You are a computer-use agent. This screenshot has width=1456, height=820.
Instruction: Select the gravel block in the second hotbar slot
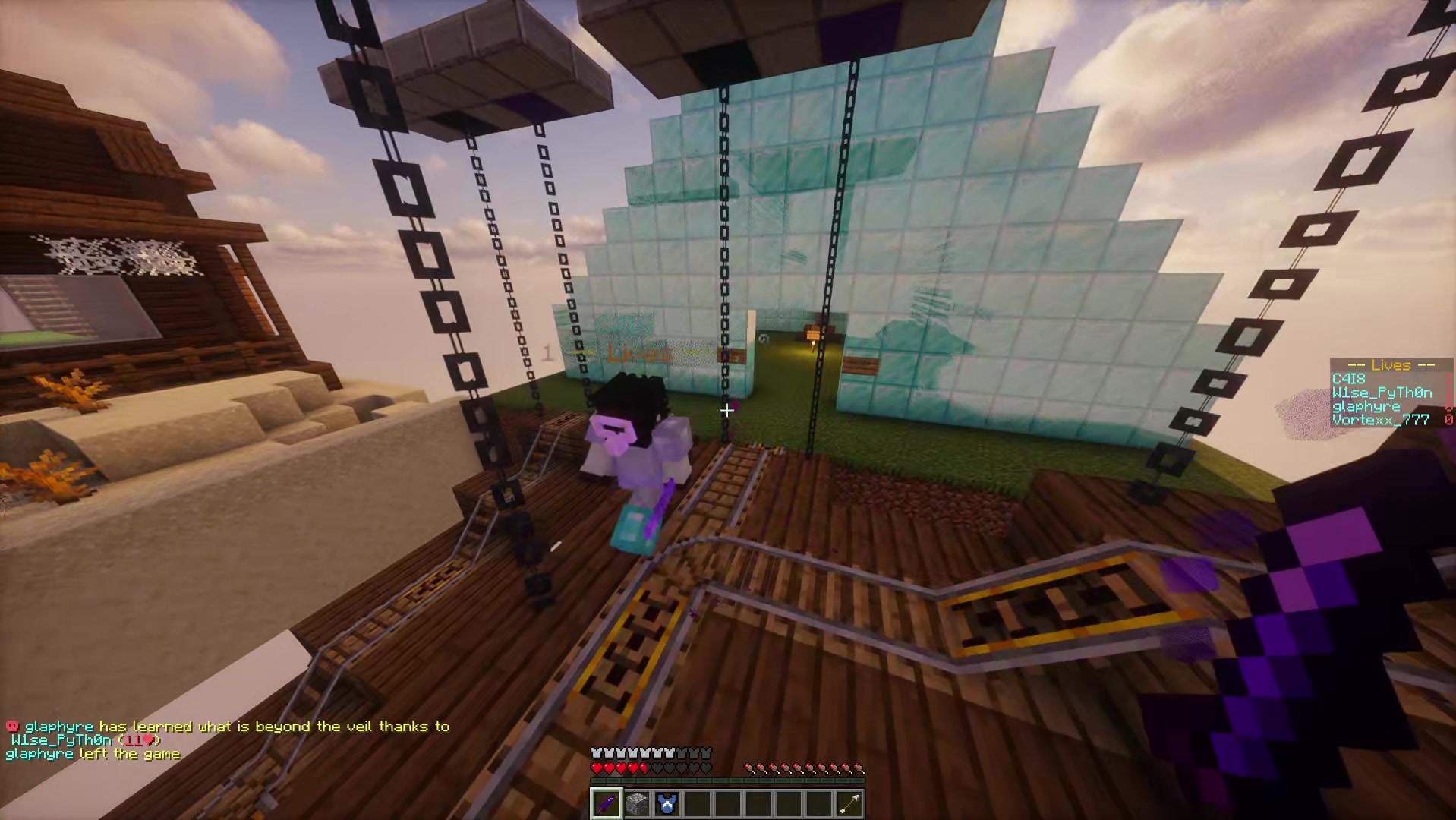[x=636, y=803]
